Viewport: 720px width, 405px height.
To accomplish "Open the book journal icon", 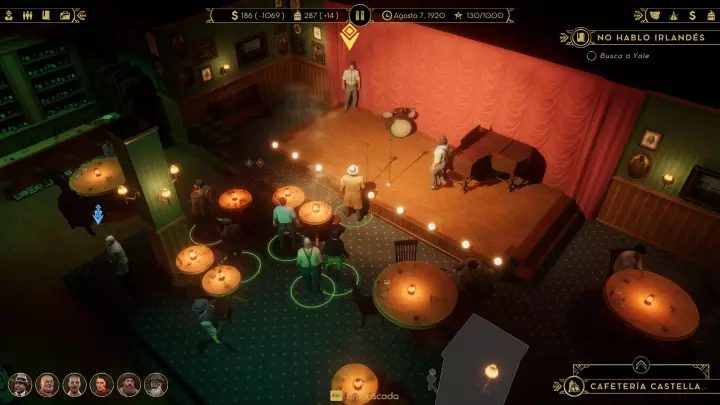I will [46, 15].
